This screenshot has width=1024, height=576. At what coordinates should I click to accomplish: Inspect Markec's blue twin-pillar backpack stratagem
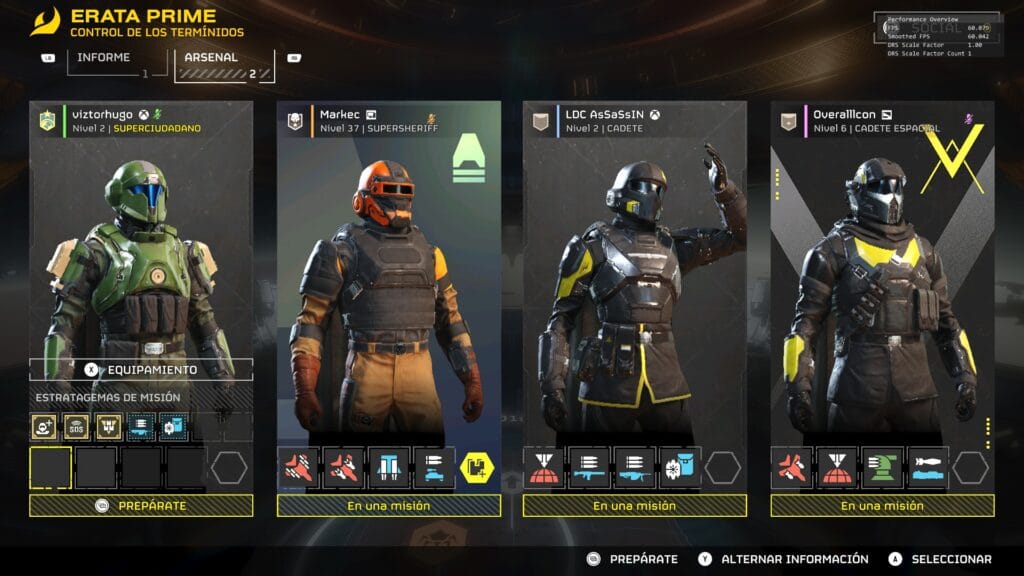[389, 467]
